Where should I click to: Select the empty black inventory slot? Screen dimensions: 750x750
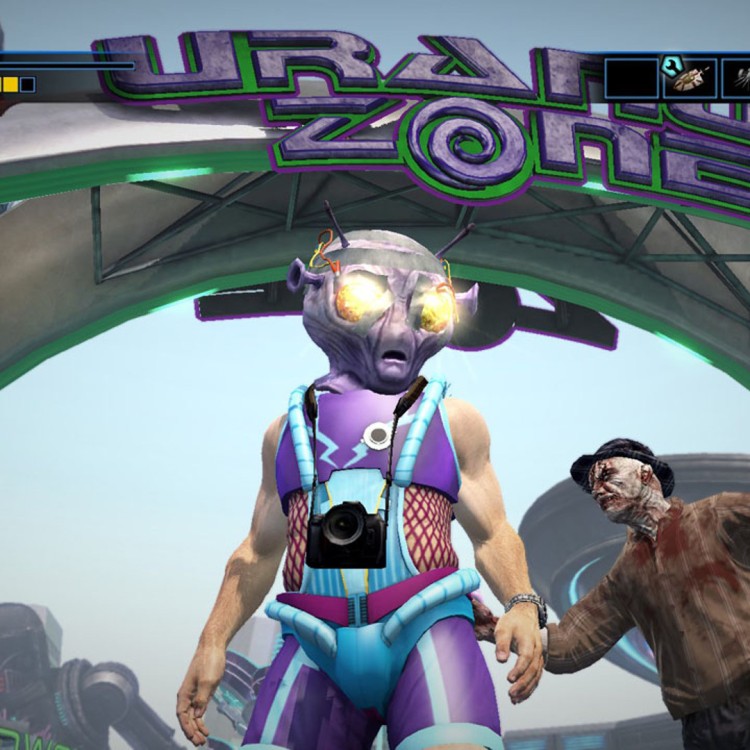click(x=631, y=77)
